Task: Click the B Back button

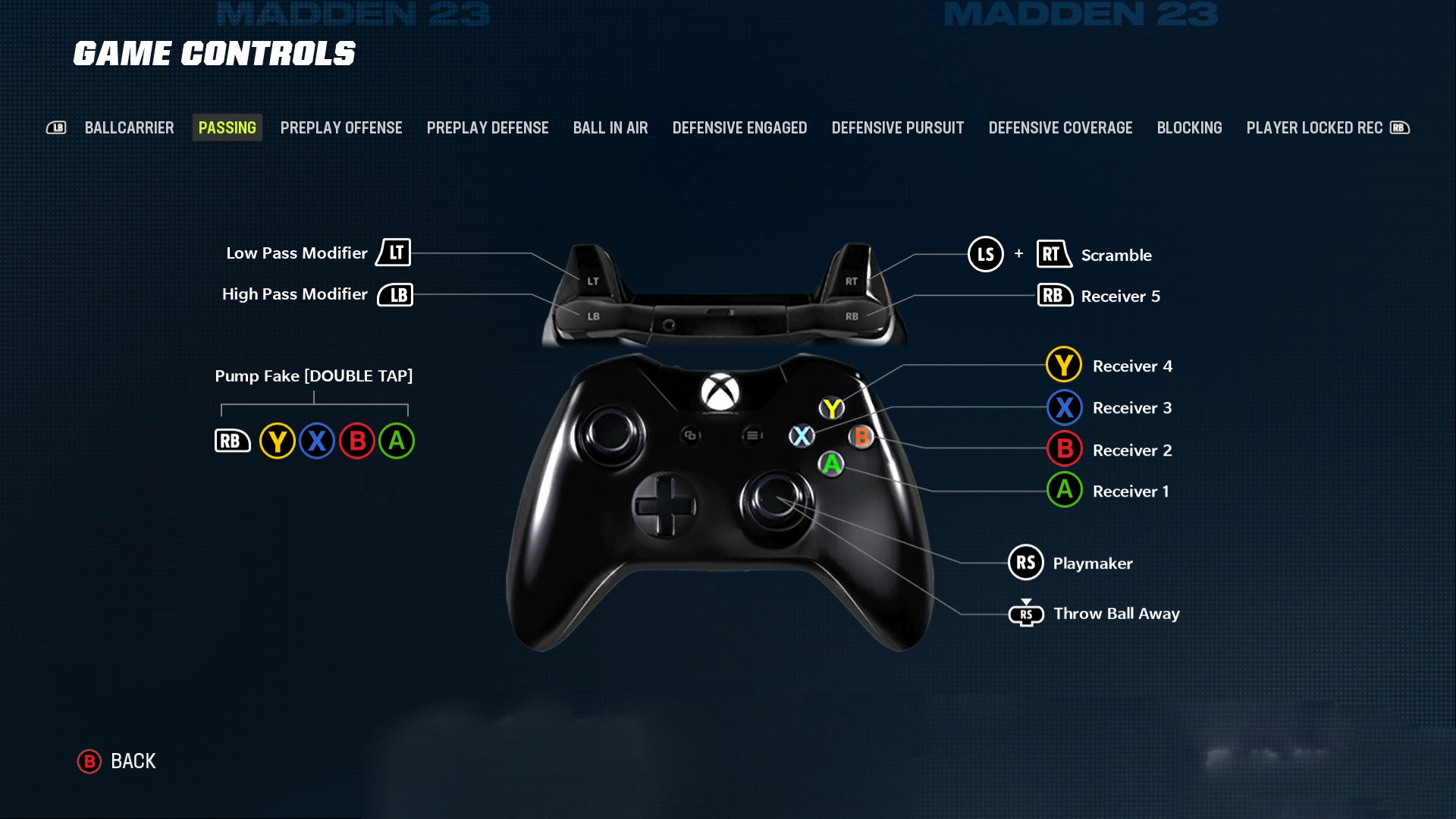Action: click(x=89, y=761)
